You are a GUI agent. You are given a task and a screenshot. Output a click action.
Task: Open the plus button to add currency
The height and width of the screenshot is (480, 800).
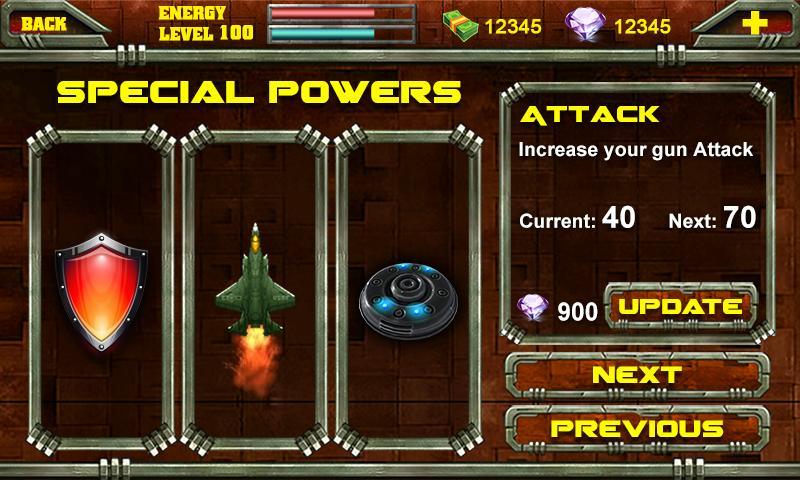[x=757, y=24]
